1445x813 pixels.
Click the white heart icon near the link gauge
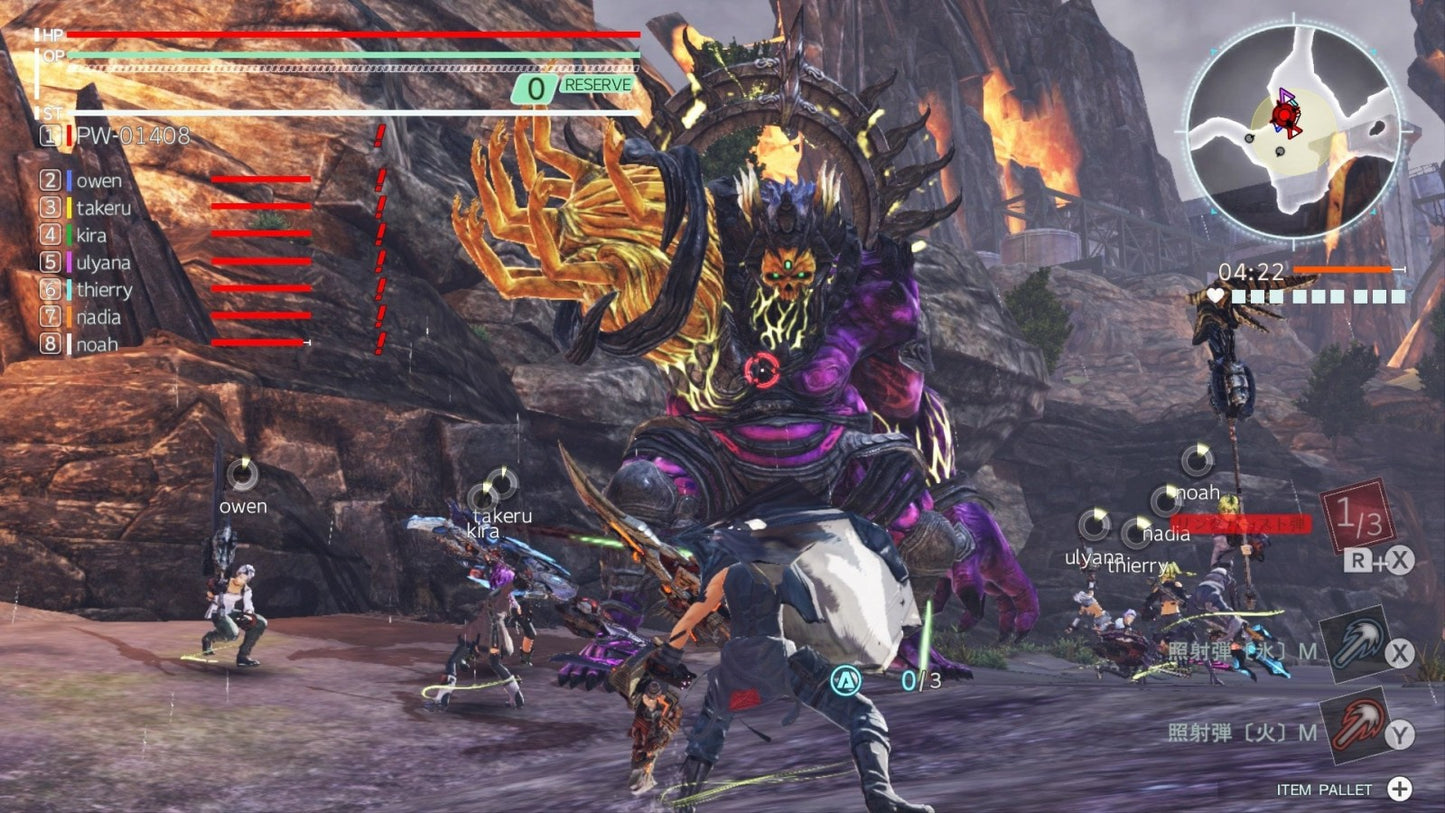tap(1214, 296)
